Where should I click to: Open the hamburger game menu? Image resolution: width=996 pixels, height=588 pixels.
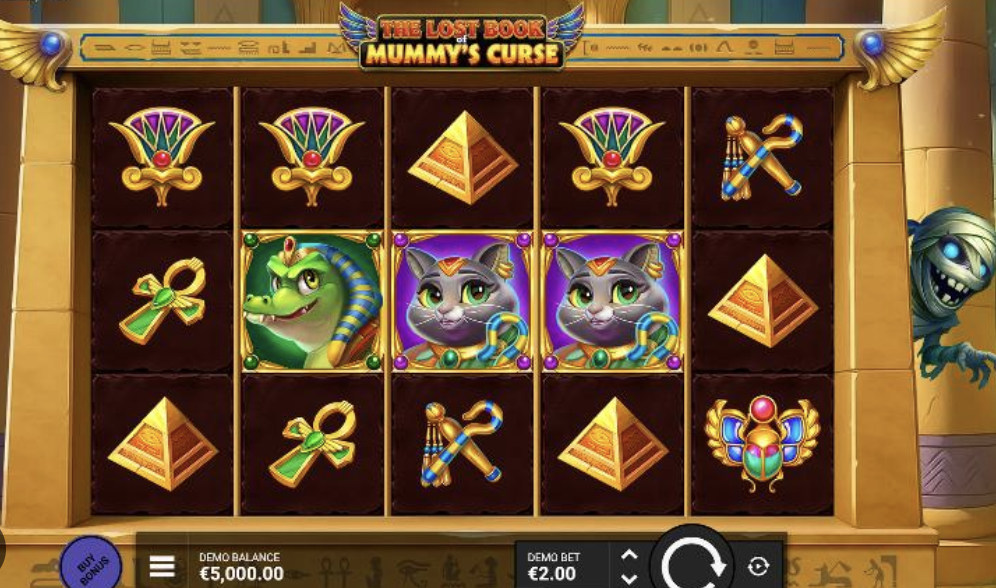click(x=162, y=568)
